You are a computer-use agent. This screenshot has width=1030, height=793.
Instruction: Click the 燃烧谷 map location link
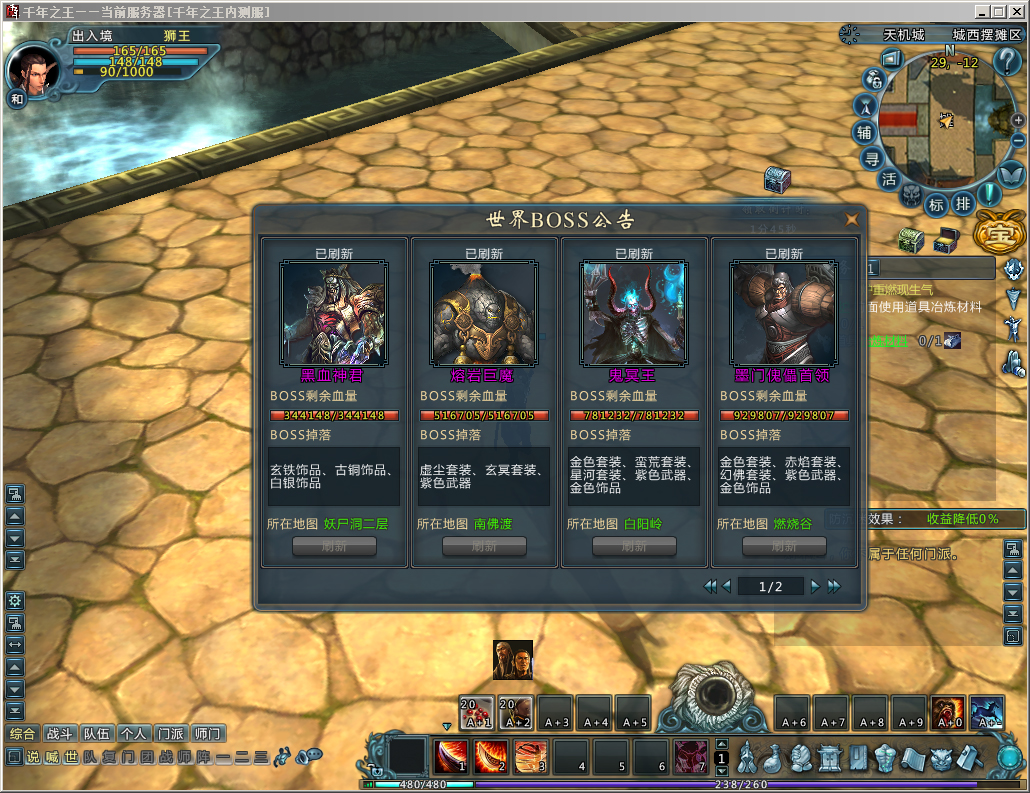[x=793, y=524]
